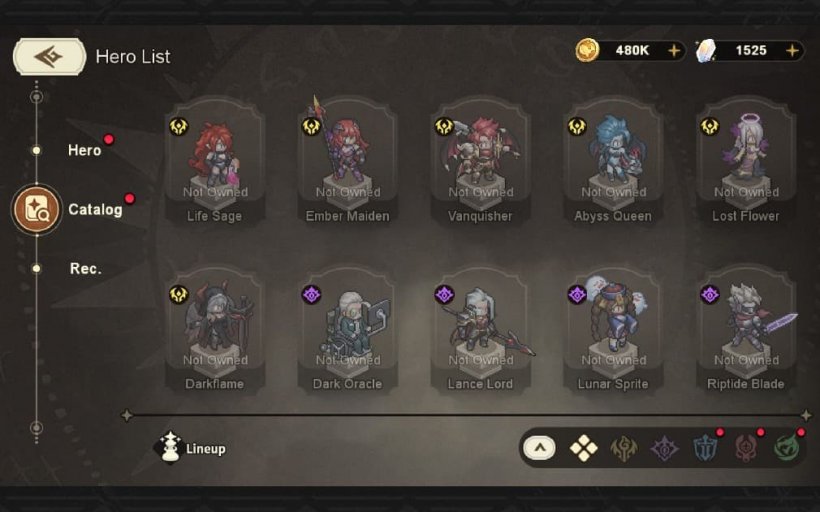
Task: Switch to the Rec. tab
Action: (86, 269)
